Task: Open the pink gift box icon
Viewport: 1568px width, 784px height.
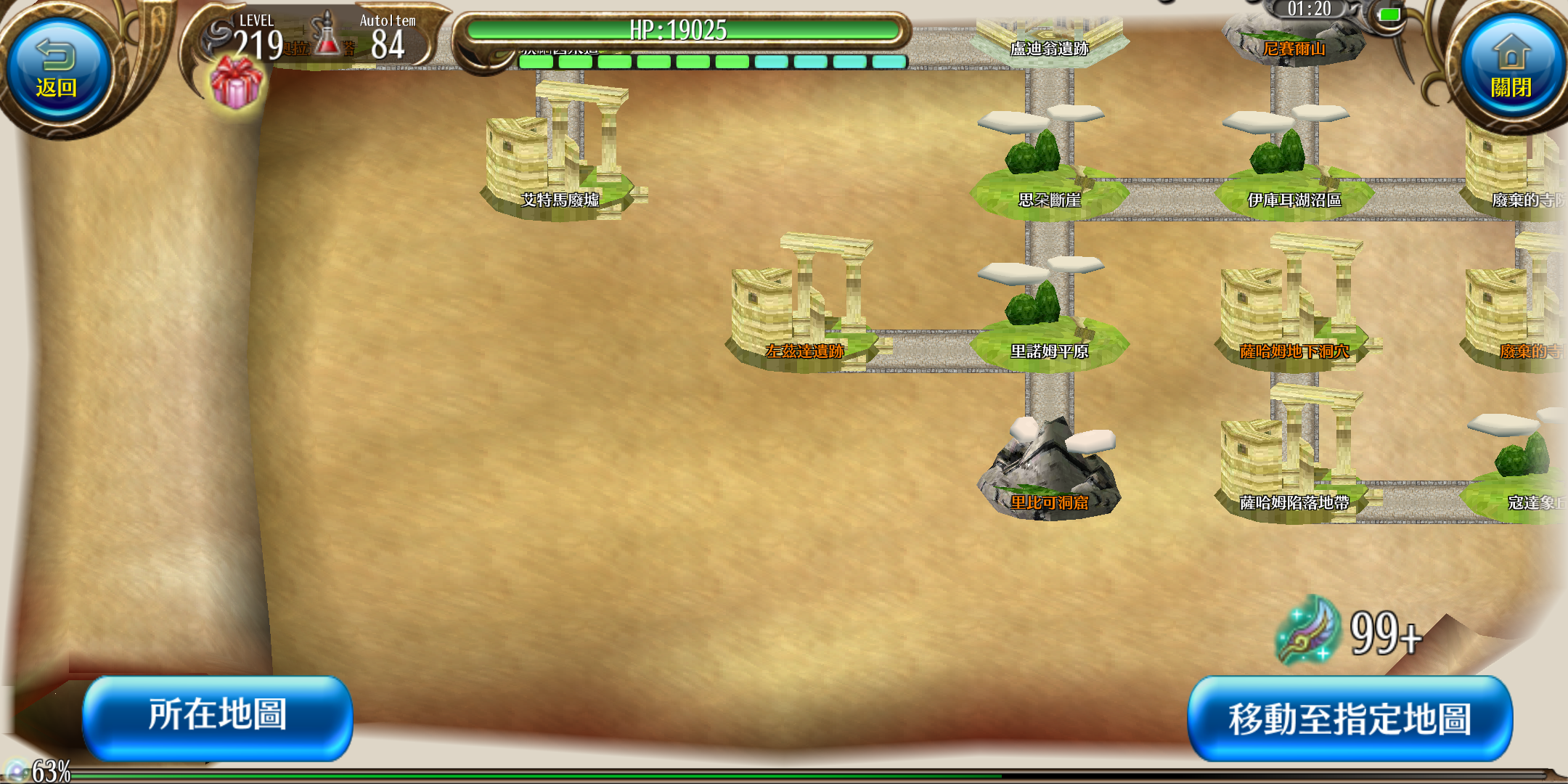Action: coord(236,83)
